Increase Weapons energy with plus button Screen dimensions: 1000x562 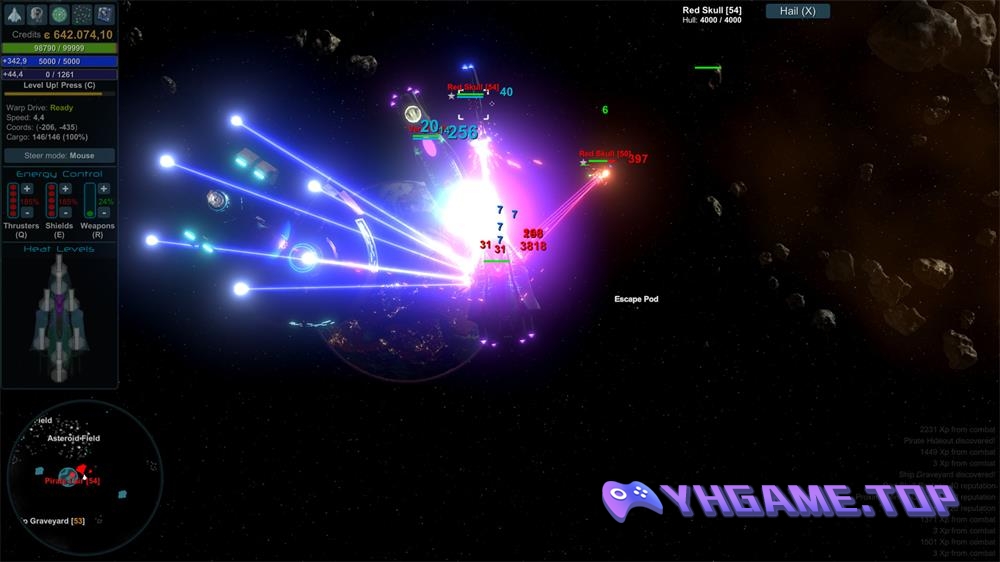click(x=104, y=189)
